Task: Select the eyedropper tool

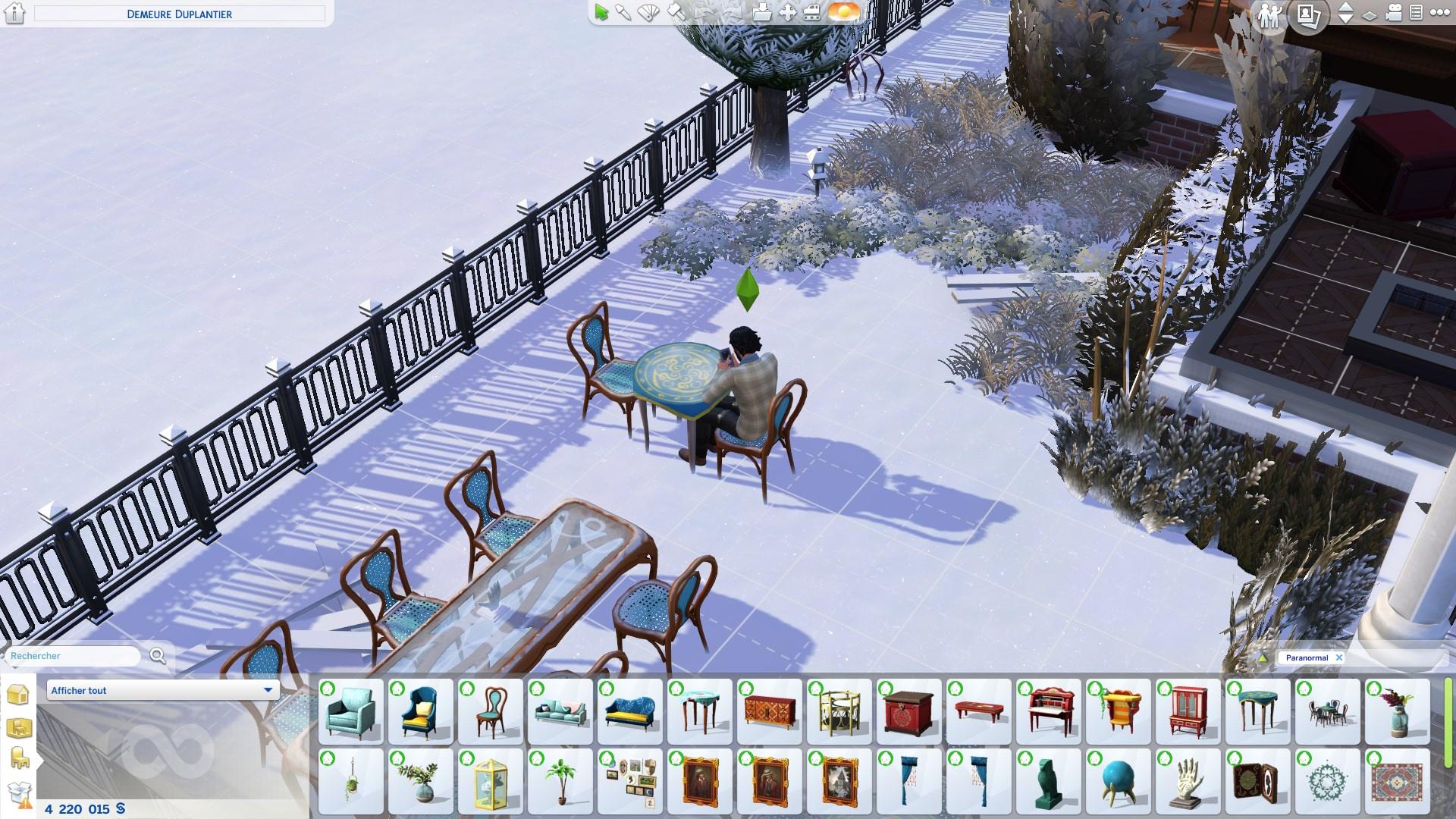Action: [x=623, y=11]
